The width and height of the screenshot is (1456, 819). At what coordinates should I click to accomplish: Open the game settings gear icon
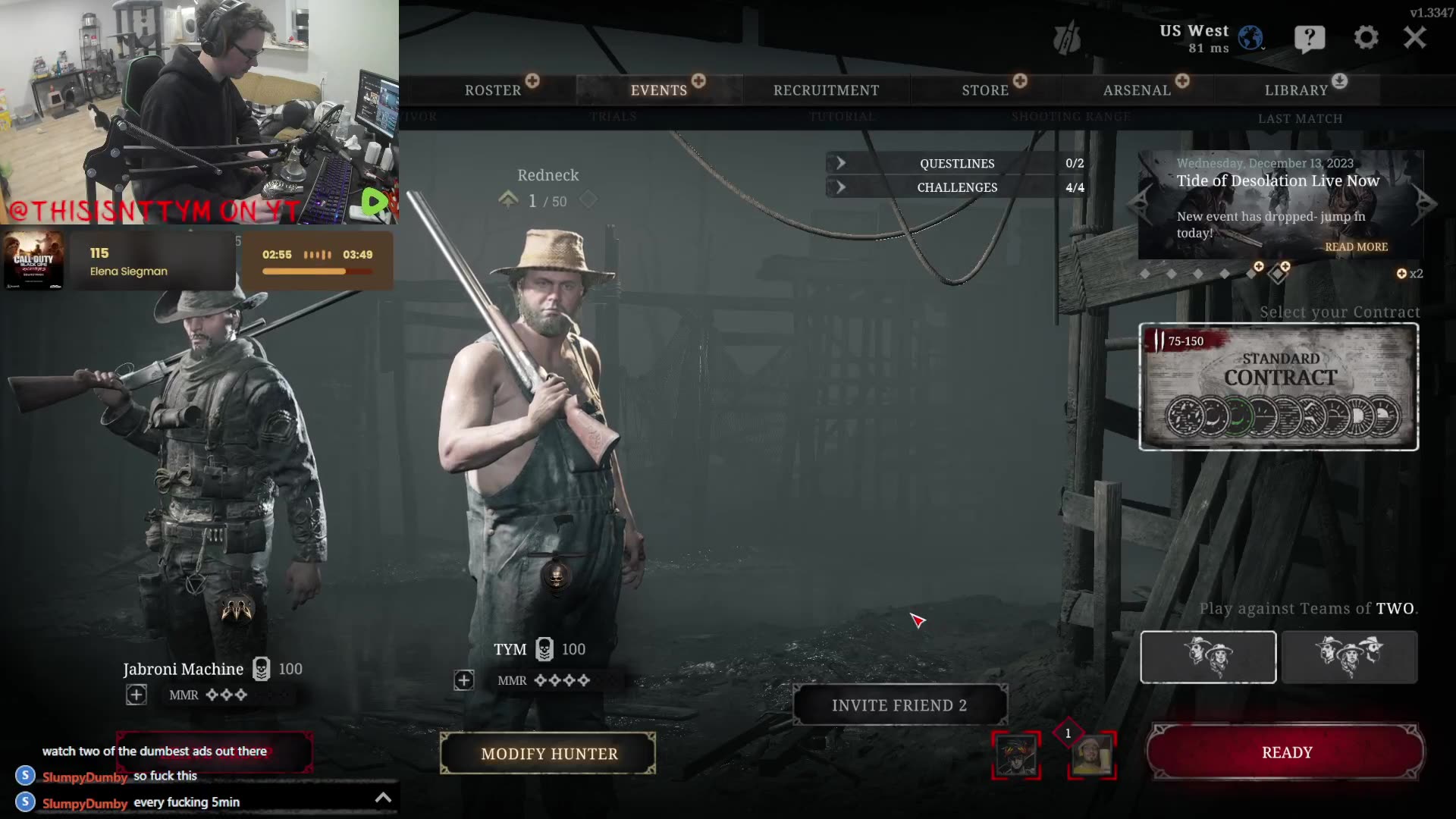coord(1367,37)
